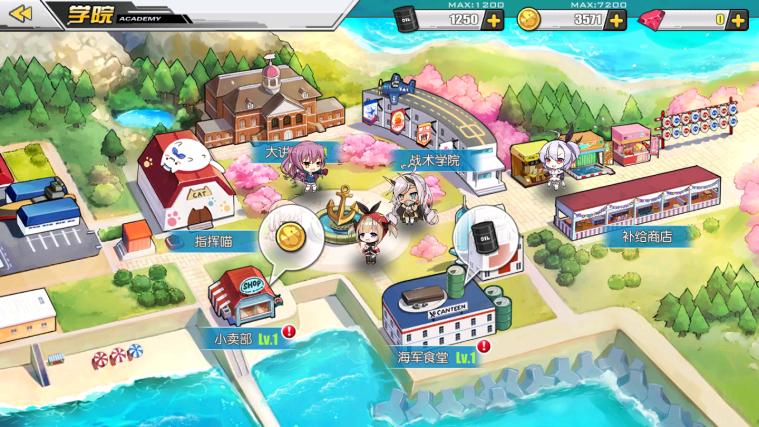Collect the coin bubble above the shop
Image resolution: width=759 pixels, height=427 pixels.
(290, 238)
